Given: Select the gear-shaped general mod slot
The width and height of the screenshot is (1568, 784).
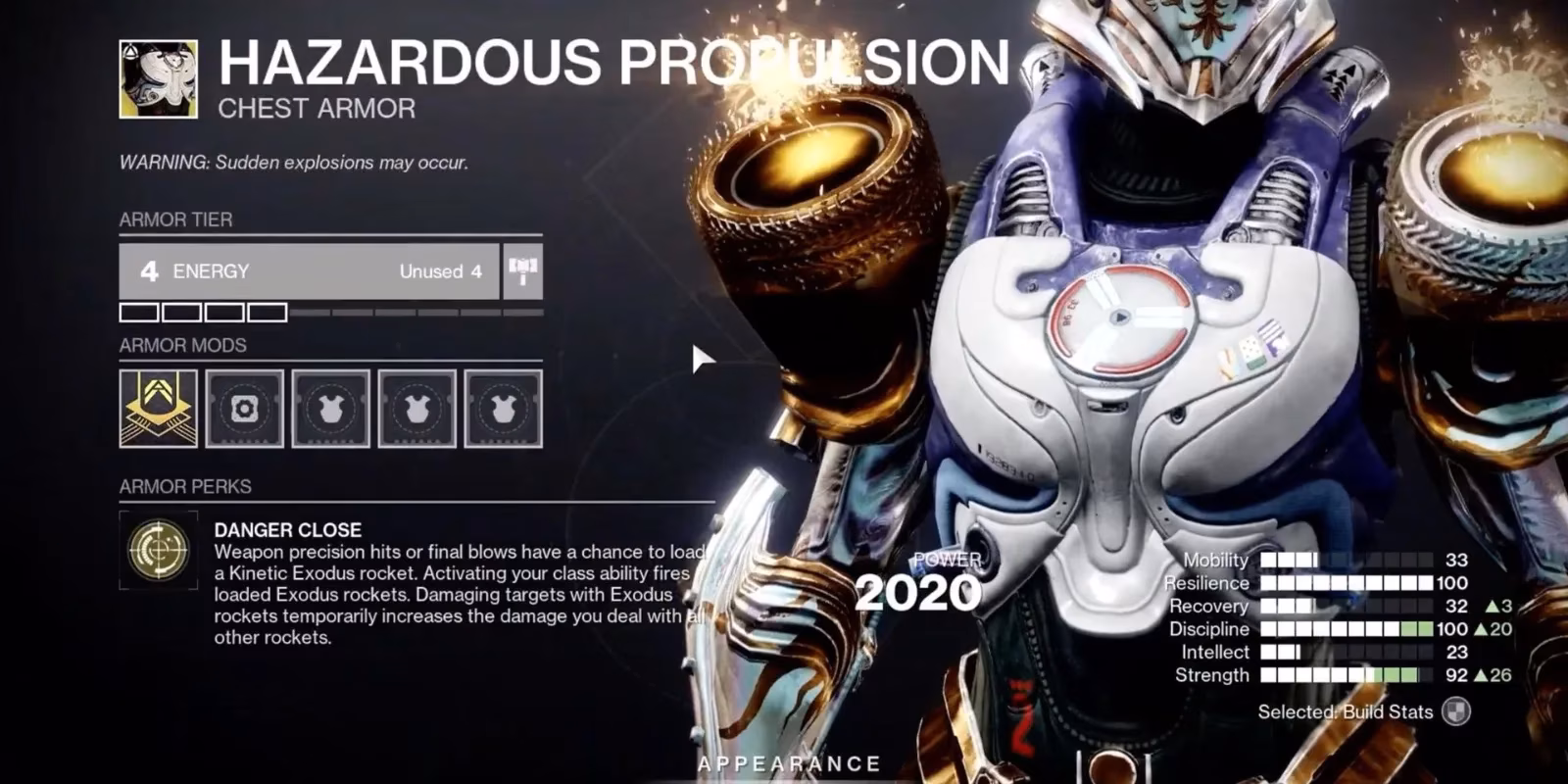Looking at the screenshot, I should (243, 410).
